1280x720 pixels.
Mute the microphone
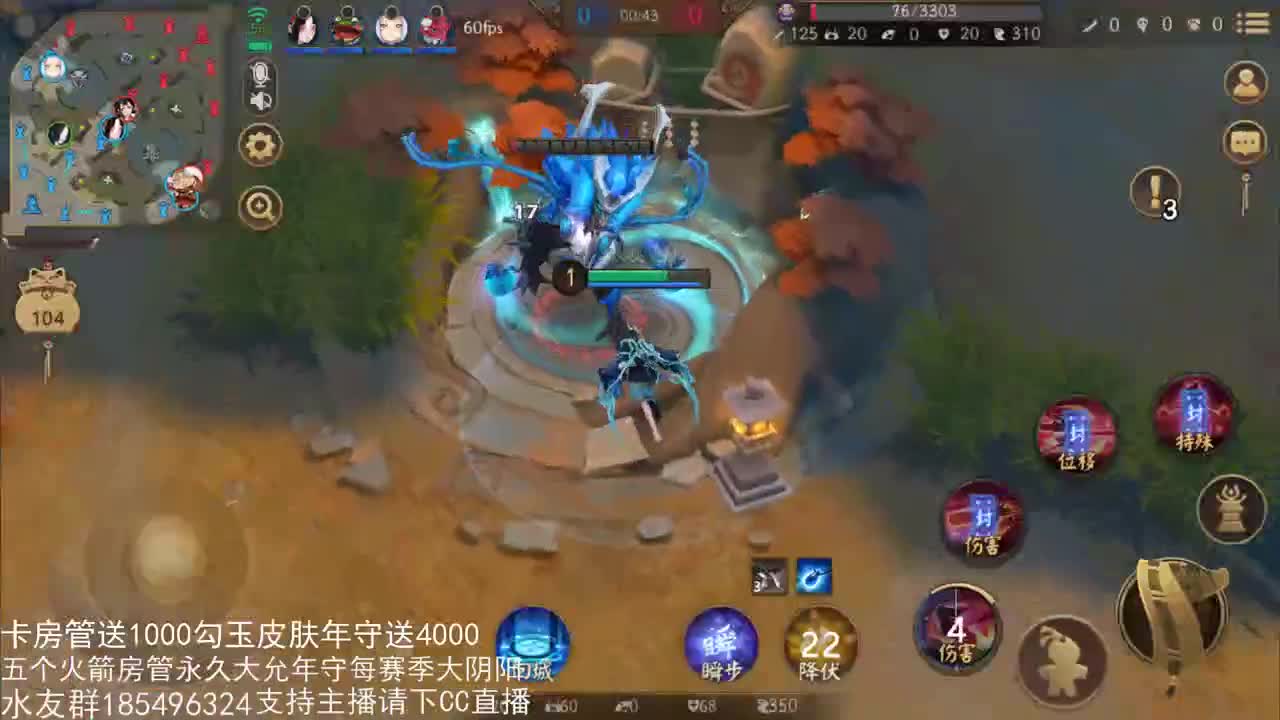tap(259, 72)
